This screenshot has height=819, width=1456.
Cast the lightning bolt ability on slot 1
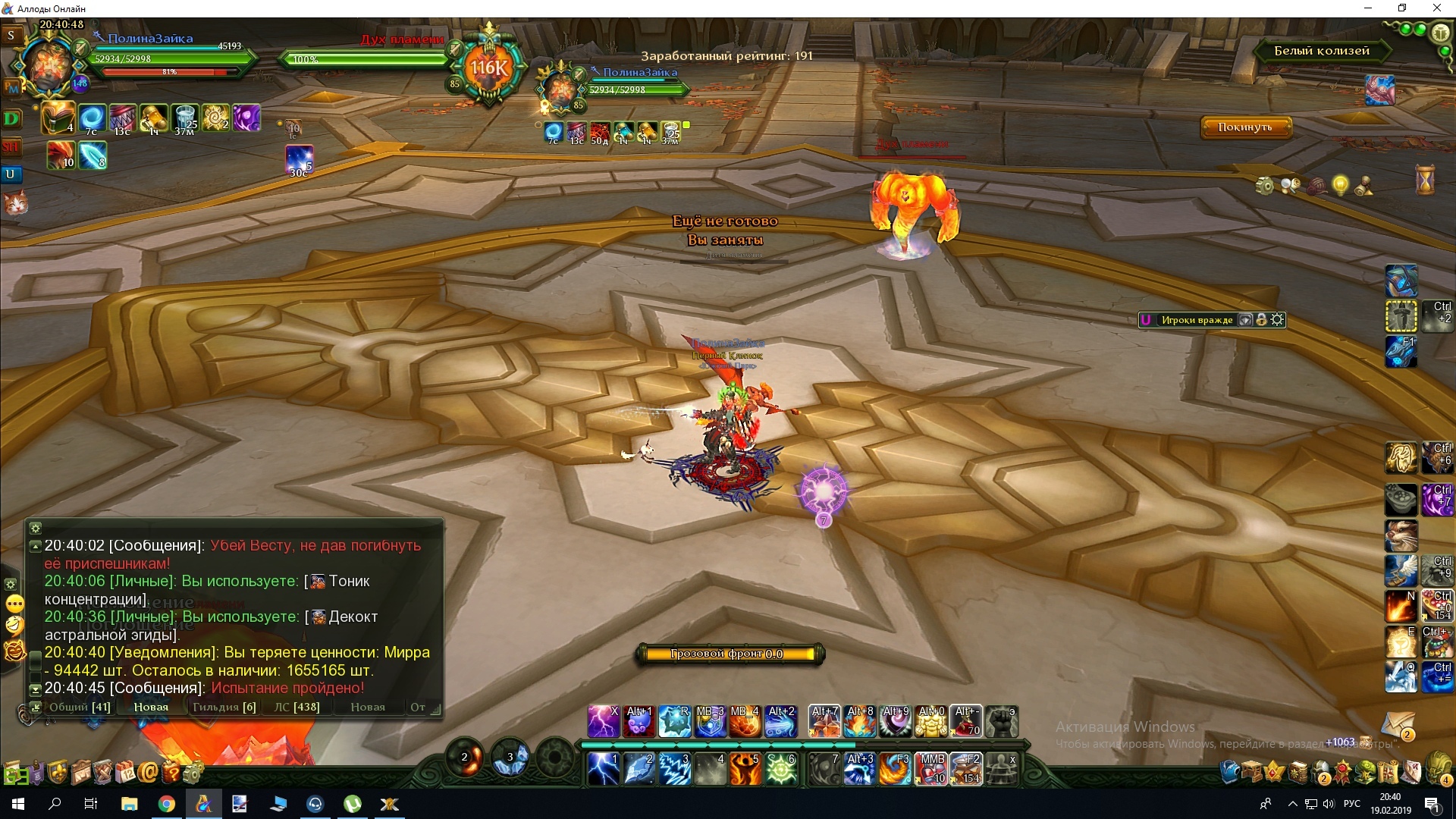pos(603,769)
